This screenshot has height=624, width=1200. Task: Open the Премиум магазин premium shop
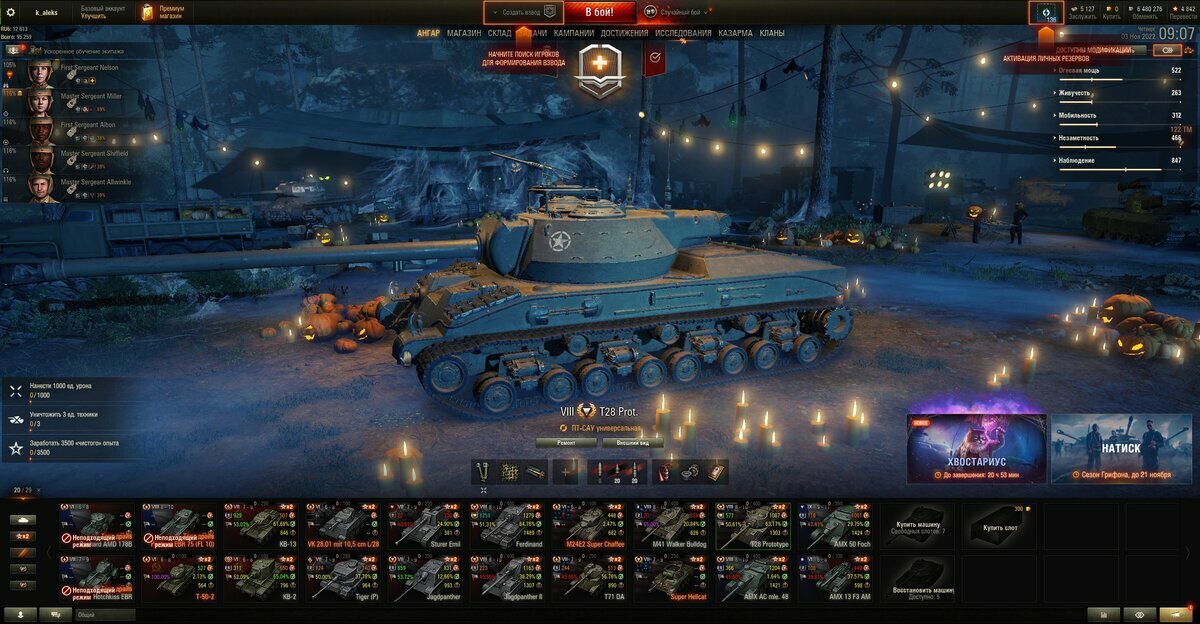coord(162,12)
